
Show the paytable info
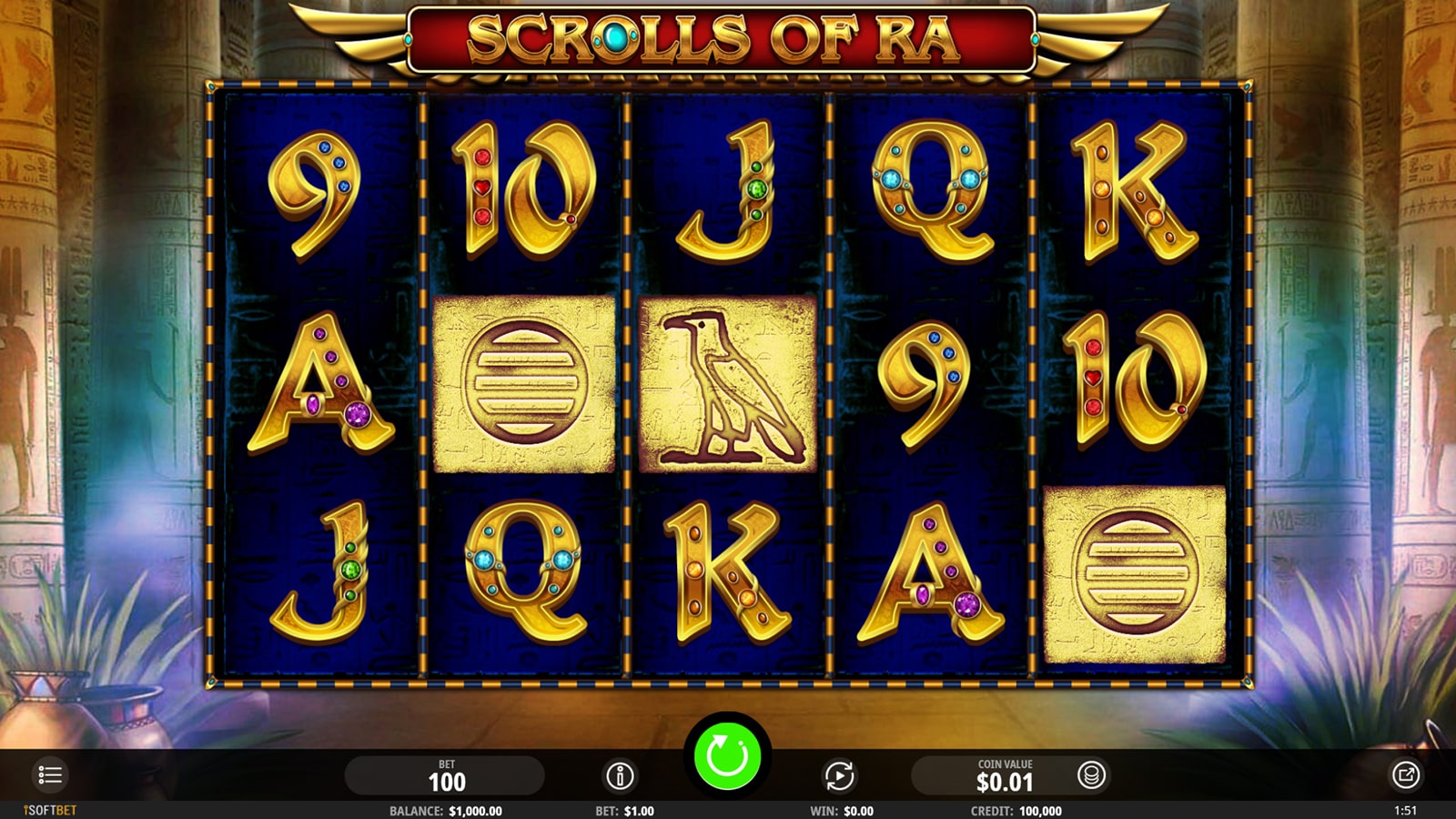click(x=620, y=776)
